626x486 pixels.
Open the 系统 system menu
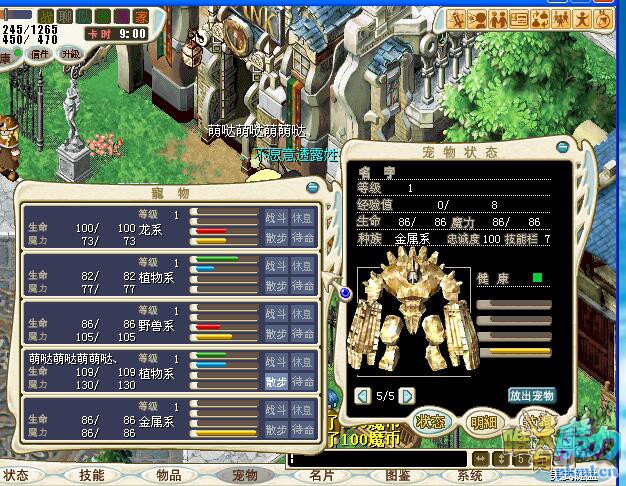pos(470,476)
